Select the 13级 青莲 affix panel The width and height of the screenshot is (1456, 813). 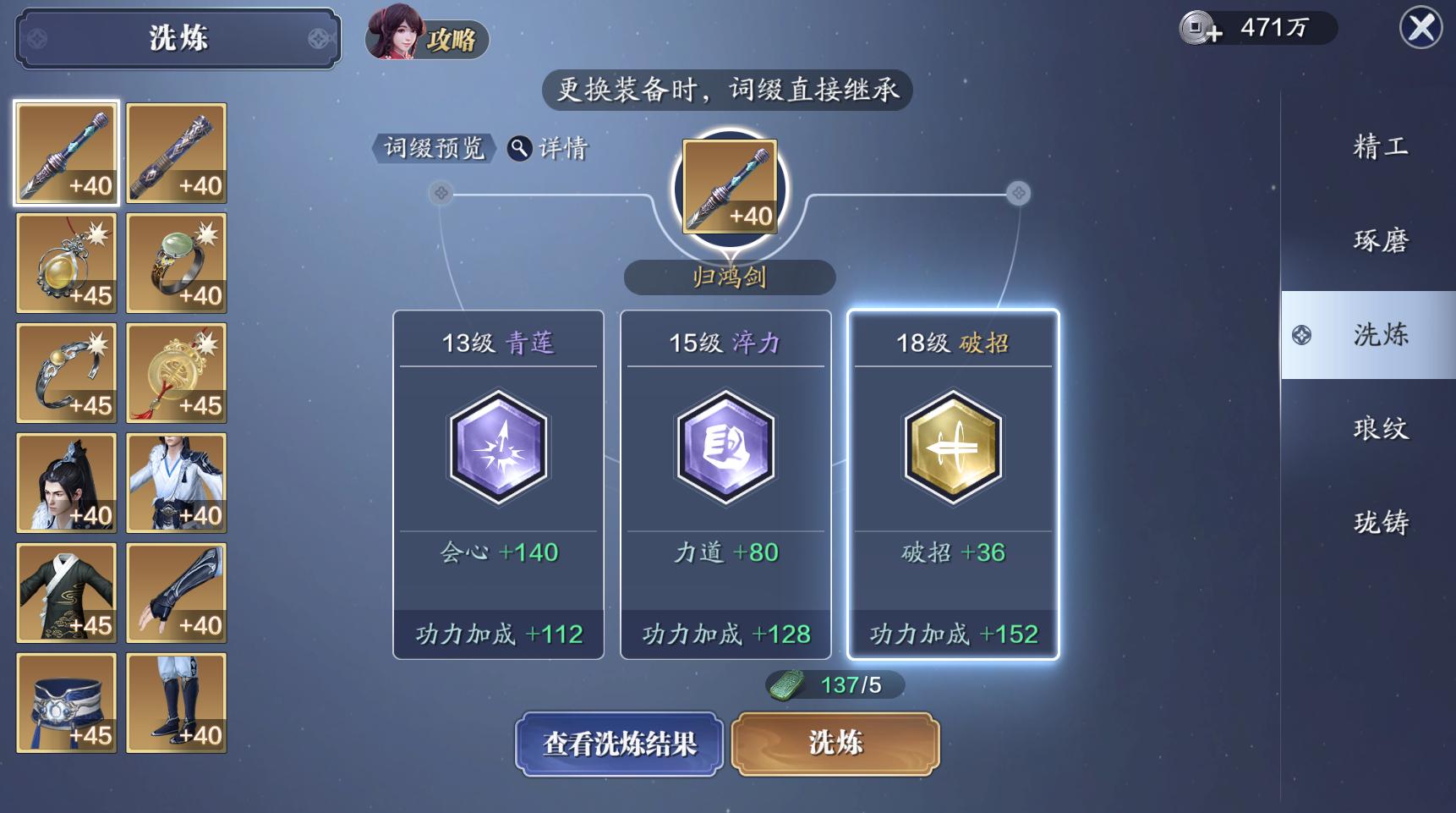[497, 484]
